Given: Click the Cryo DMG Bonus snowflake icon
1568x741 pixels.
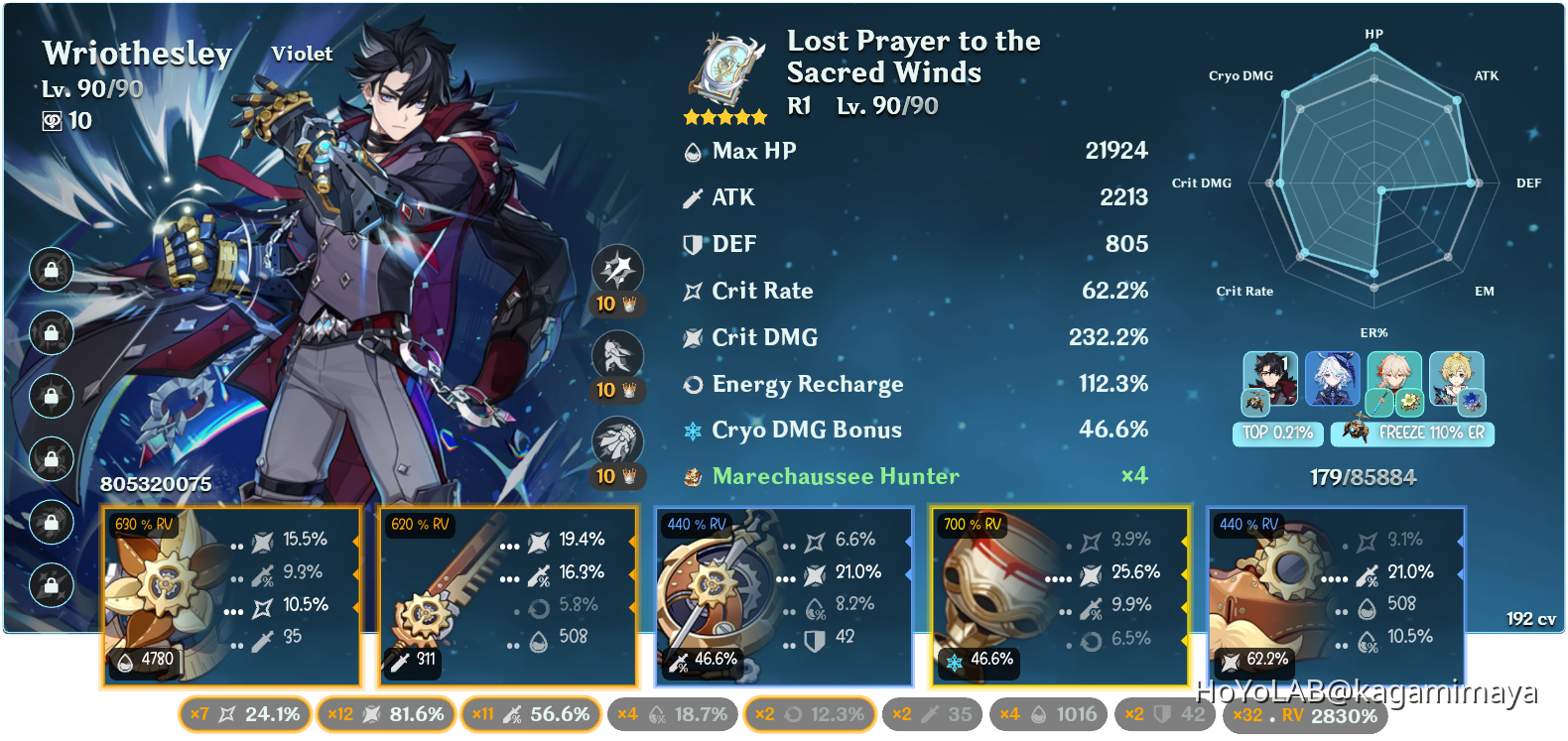Looking at the screenshot, I should (693, 430).
